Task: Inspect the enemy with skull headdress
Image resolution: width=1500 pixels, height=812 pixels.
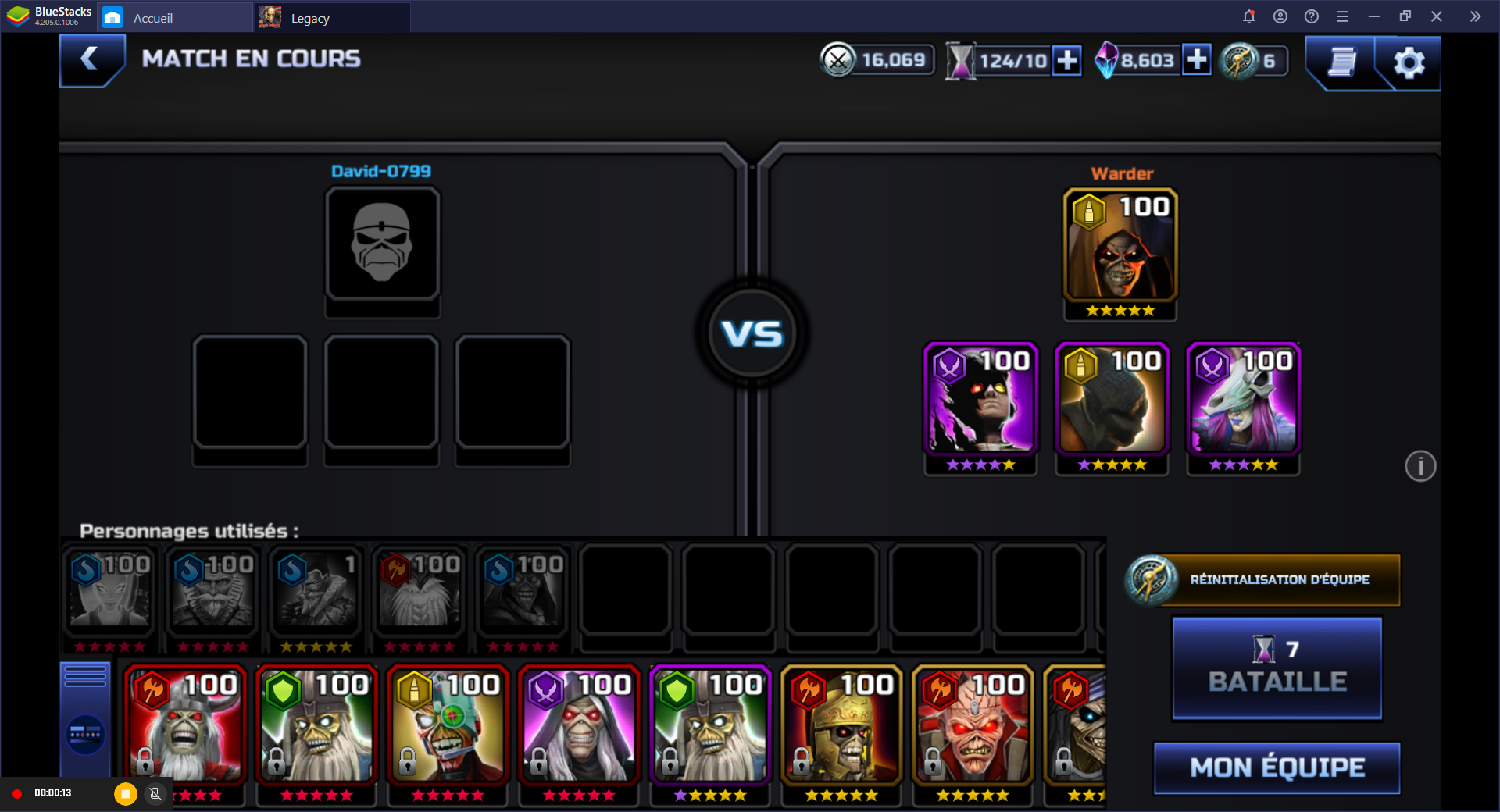Action: [x=1243, y=400]
